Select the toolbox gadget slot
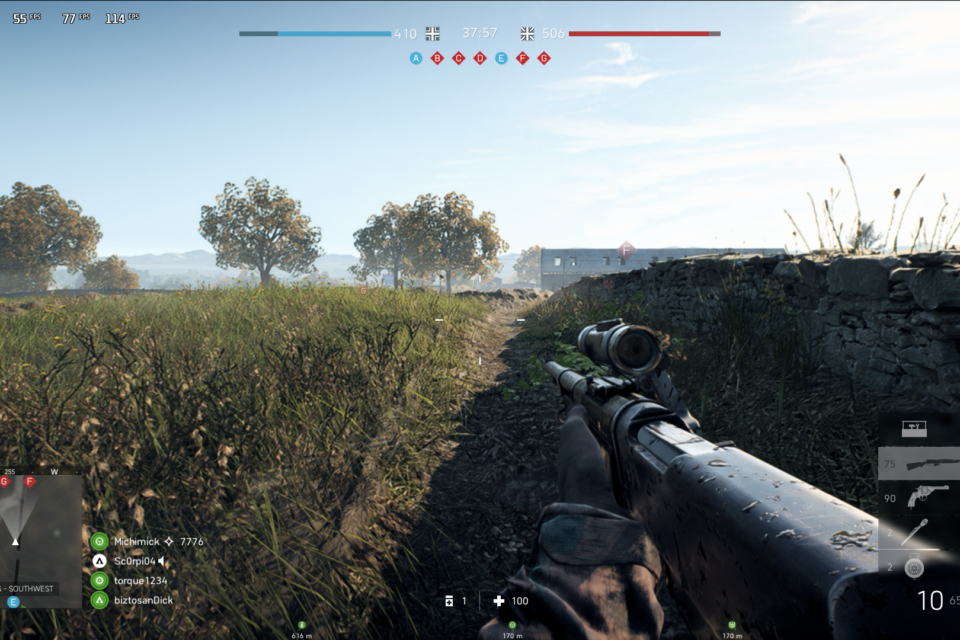The height and width of the screenshot is (640, 960). pyautogui.click(x=914, y=428)
